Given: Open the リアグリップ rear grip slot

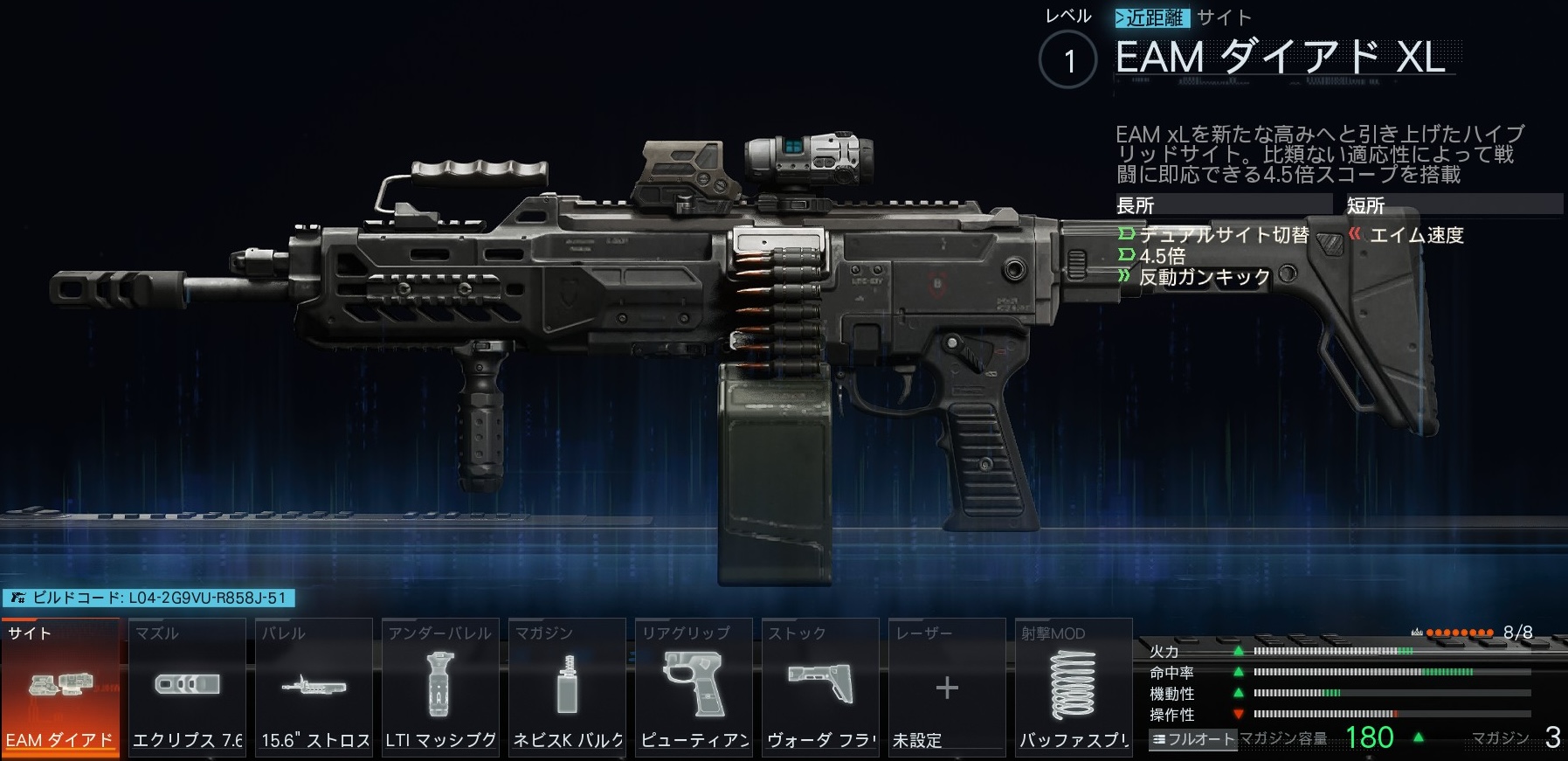Looking at the screenshot, I should coord(694,688).
